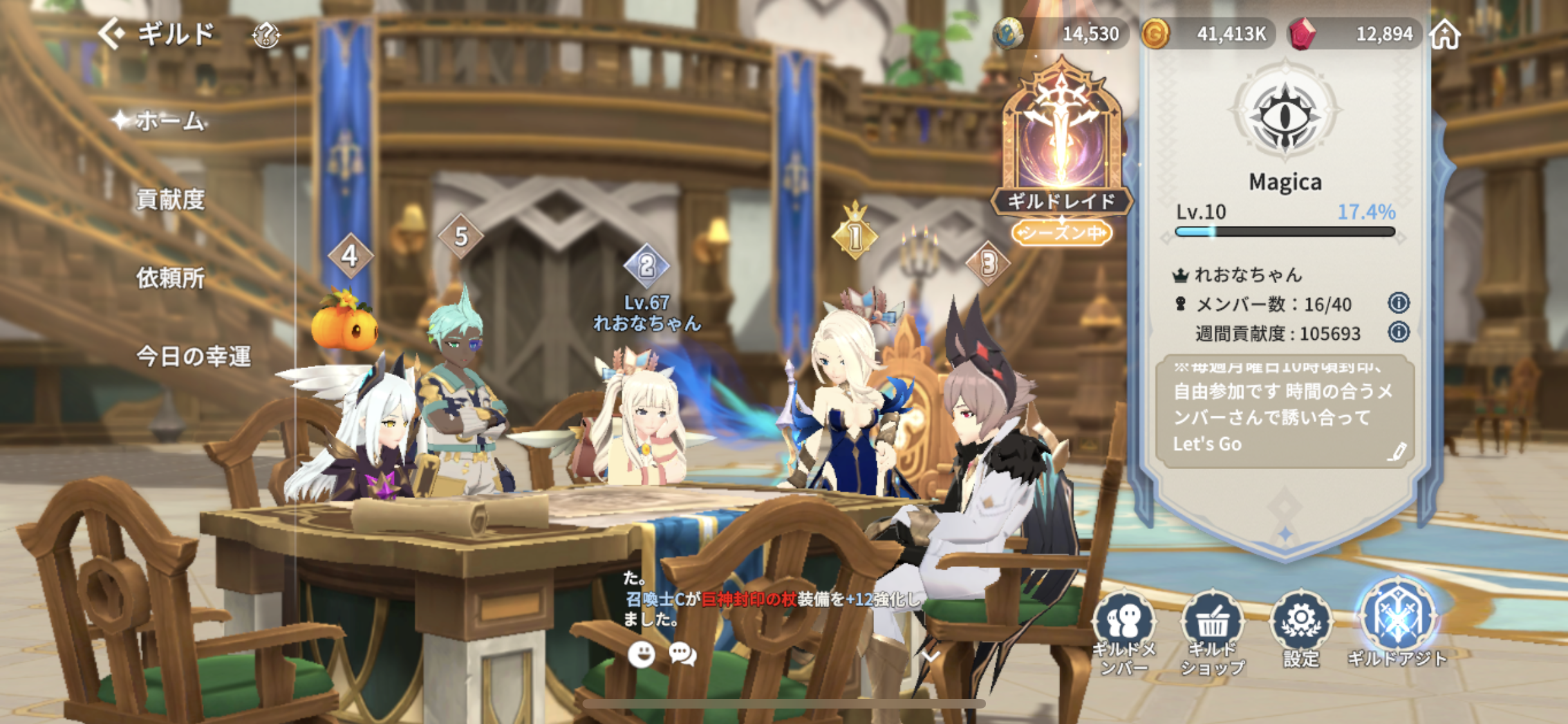Image resolution: width=1568 pixels, height=724 pixels.
Task: Tap the Magica guild eye emblem
Action: 1285,116
